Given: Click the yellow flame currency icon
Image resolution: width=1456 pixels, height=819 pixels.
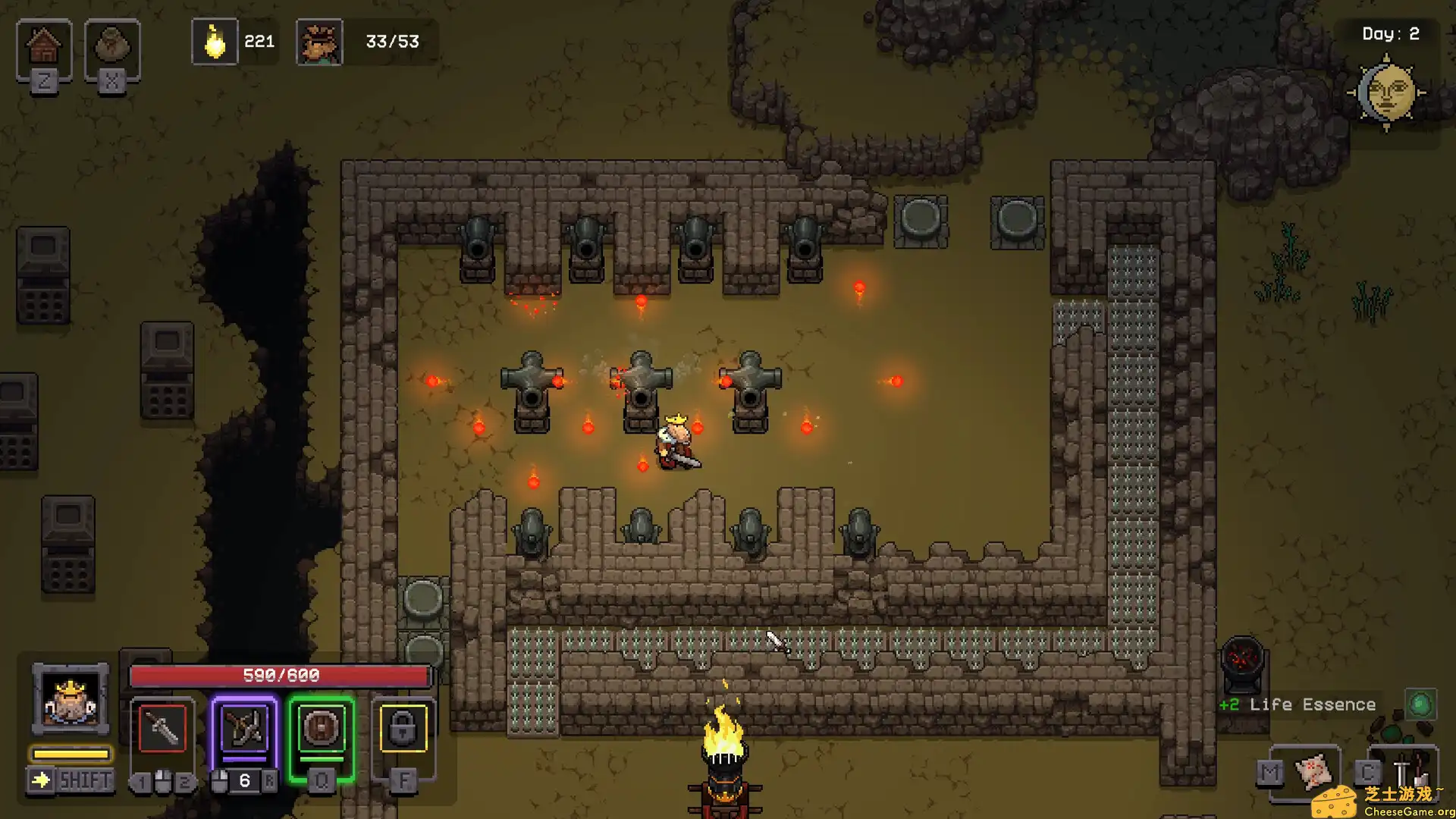Looking at the screenshot, I should click(215, 42).
